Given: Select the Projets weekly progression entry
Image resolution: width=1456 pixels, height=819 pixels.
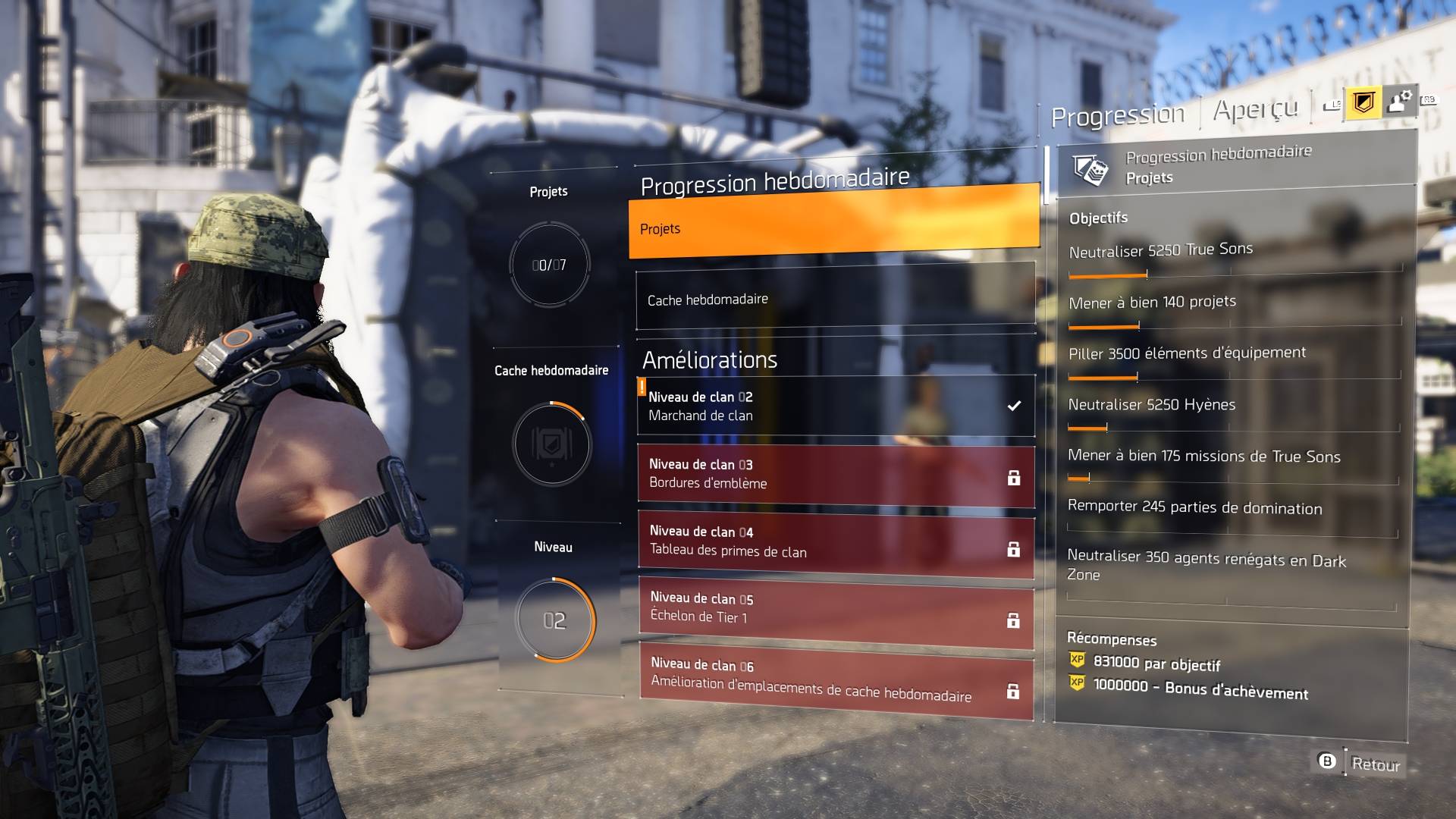Looking at the screenshot, I should point(833,224).
